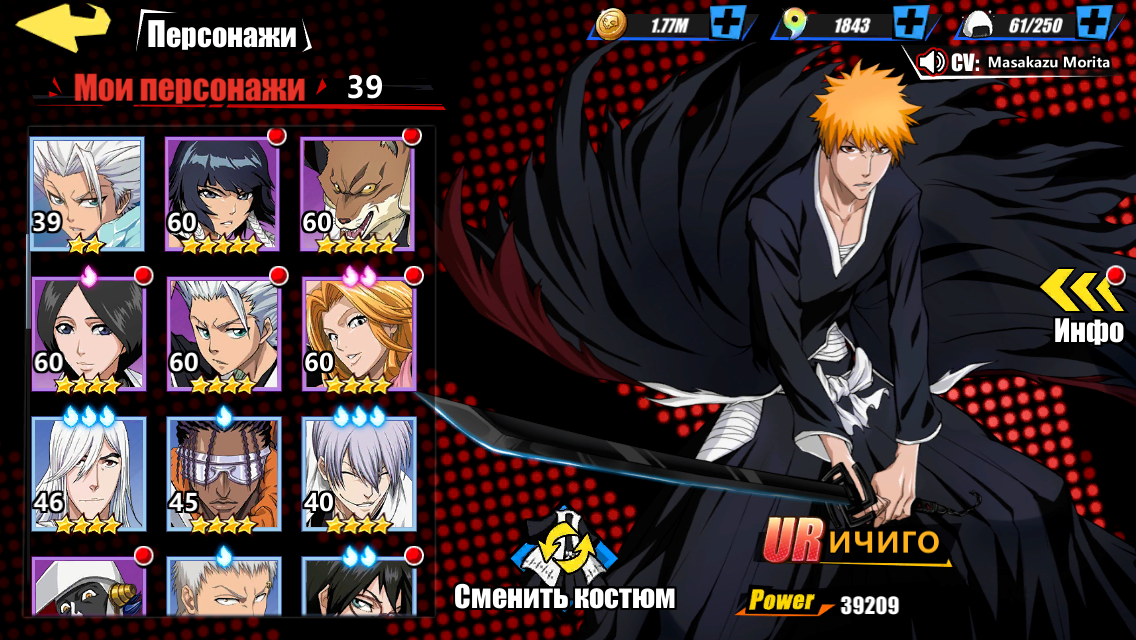Select the level 40 lavender-haired character
Viewport: 1136px width, 640px height.
357,473
